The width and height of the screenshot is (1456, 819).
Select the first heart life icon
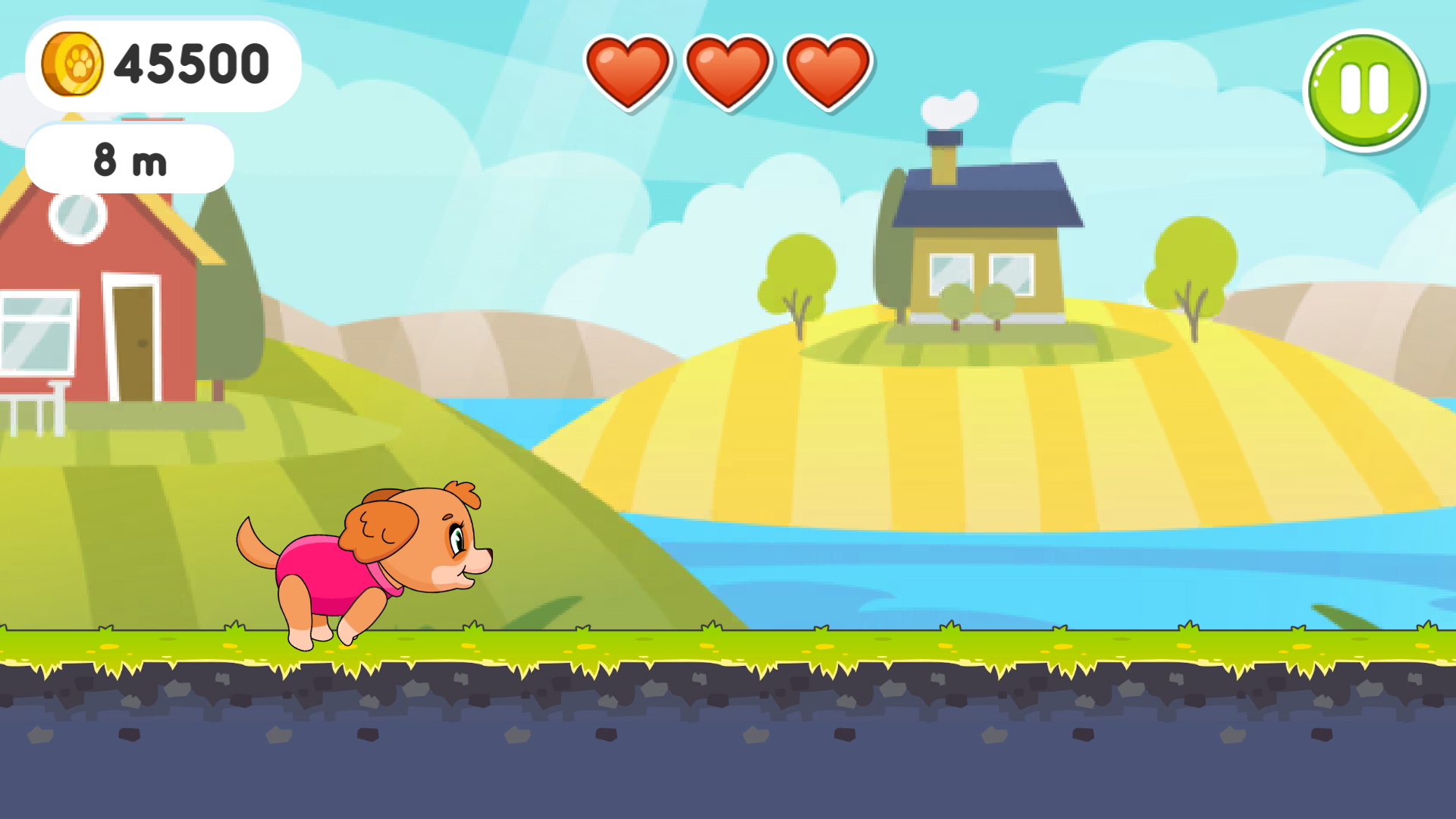point(631,72)
